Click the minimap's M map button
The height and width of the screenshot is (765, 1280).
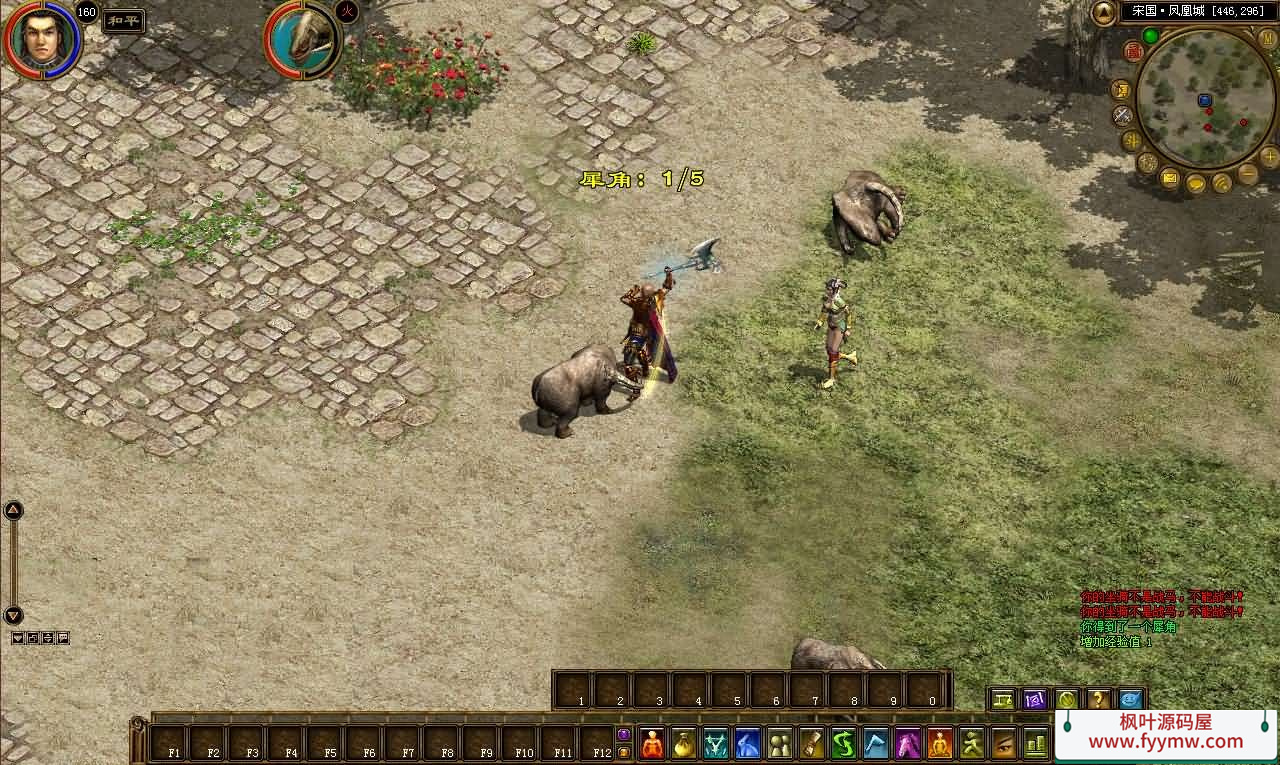point(1267,38)
